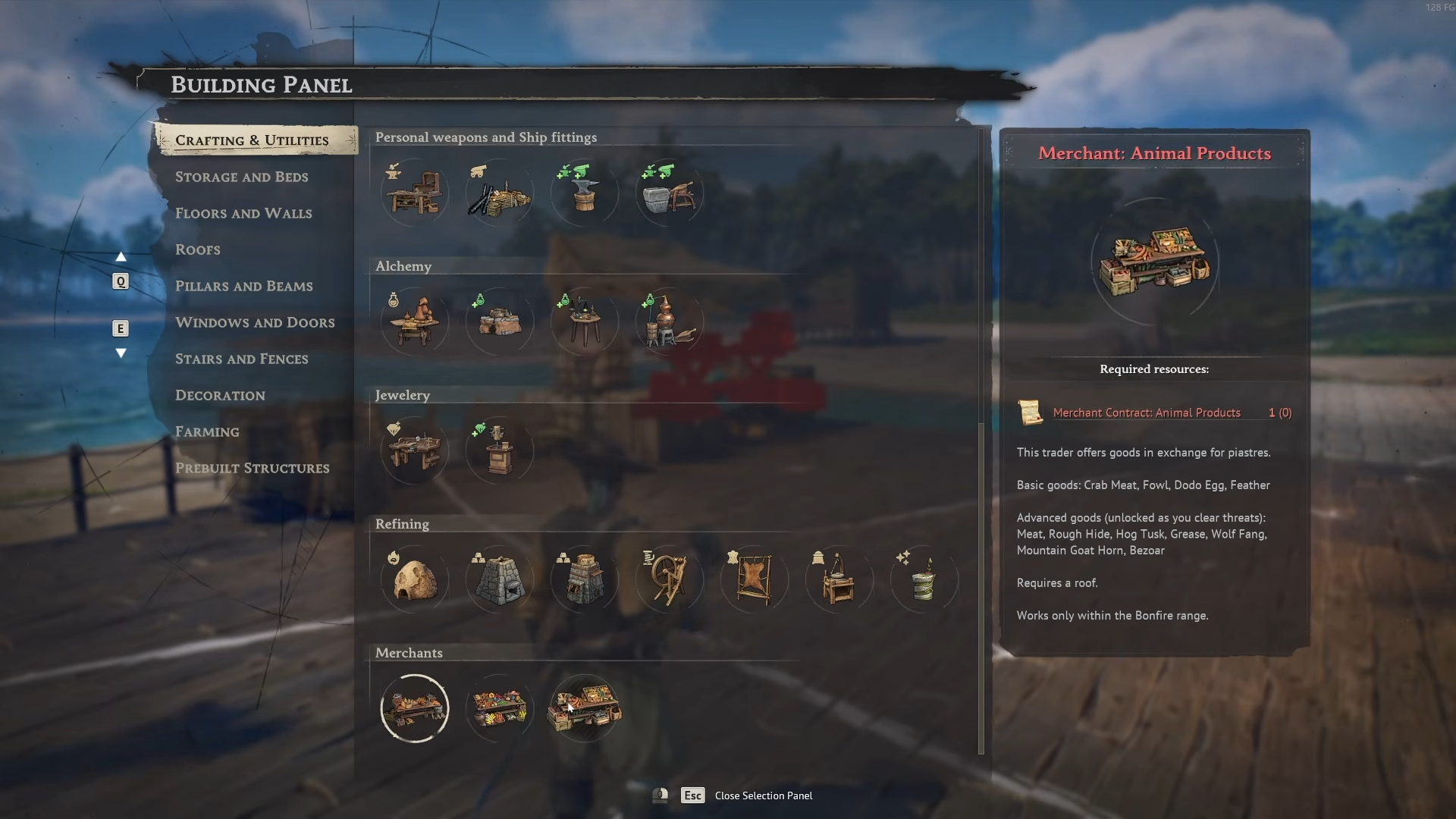Pick the hide tanning rack
1456x819 pixels.
coord(754,580)
